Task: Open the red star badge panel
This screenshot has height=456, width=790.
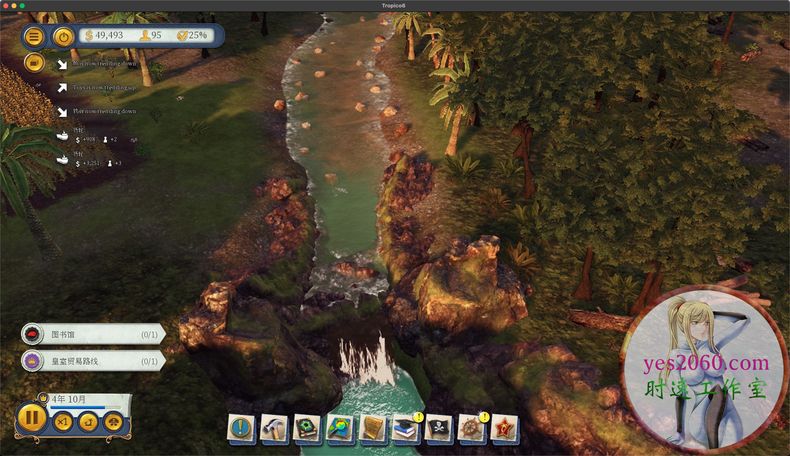Action: 505,427
